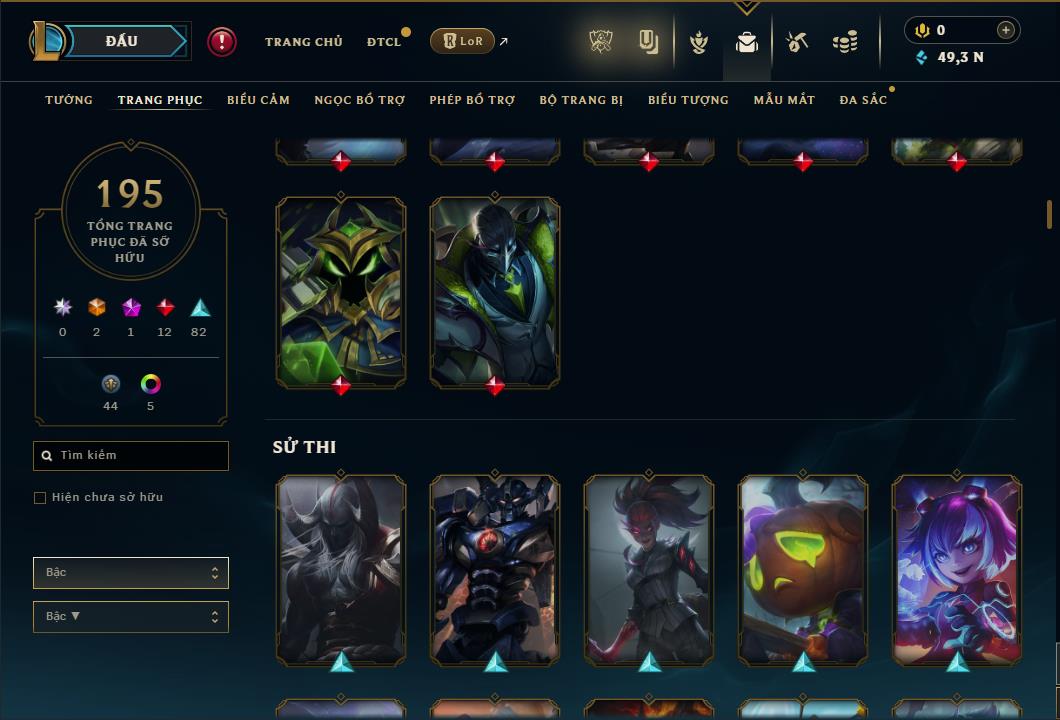The image size is (1060, 720).
Task: Click the ĐẤU play button
Action: pyautogui.click(x=122, y=41)
